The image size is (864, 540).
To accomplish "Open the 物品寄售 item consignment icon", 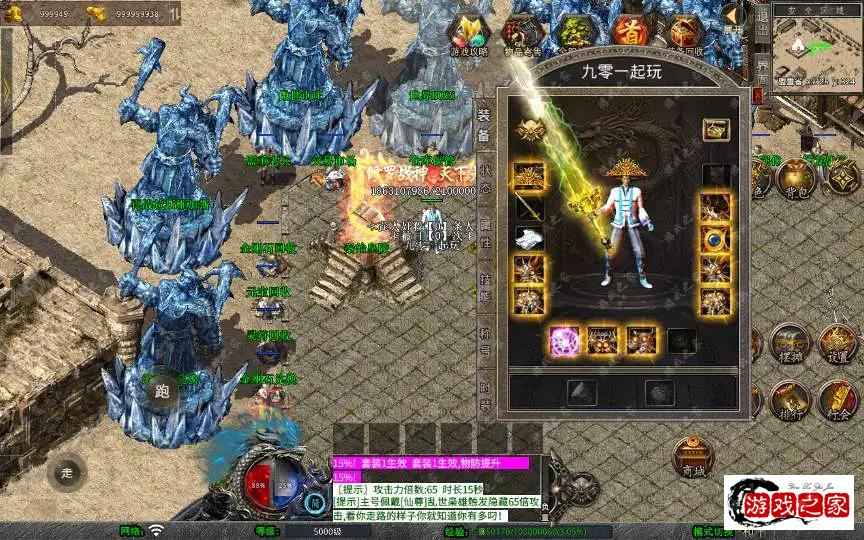I will (523, 33).
